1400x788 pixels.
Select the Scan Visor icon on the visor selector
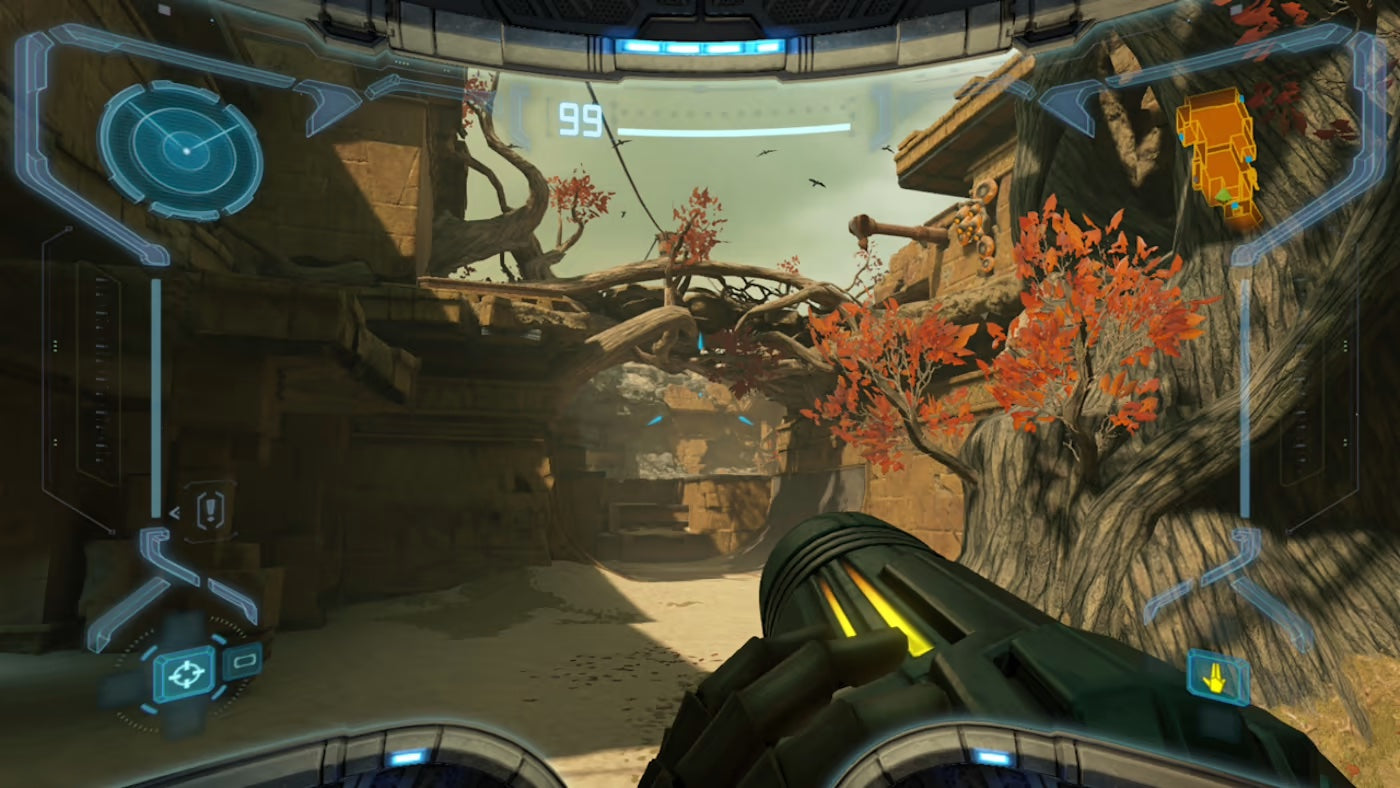243,662
